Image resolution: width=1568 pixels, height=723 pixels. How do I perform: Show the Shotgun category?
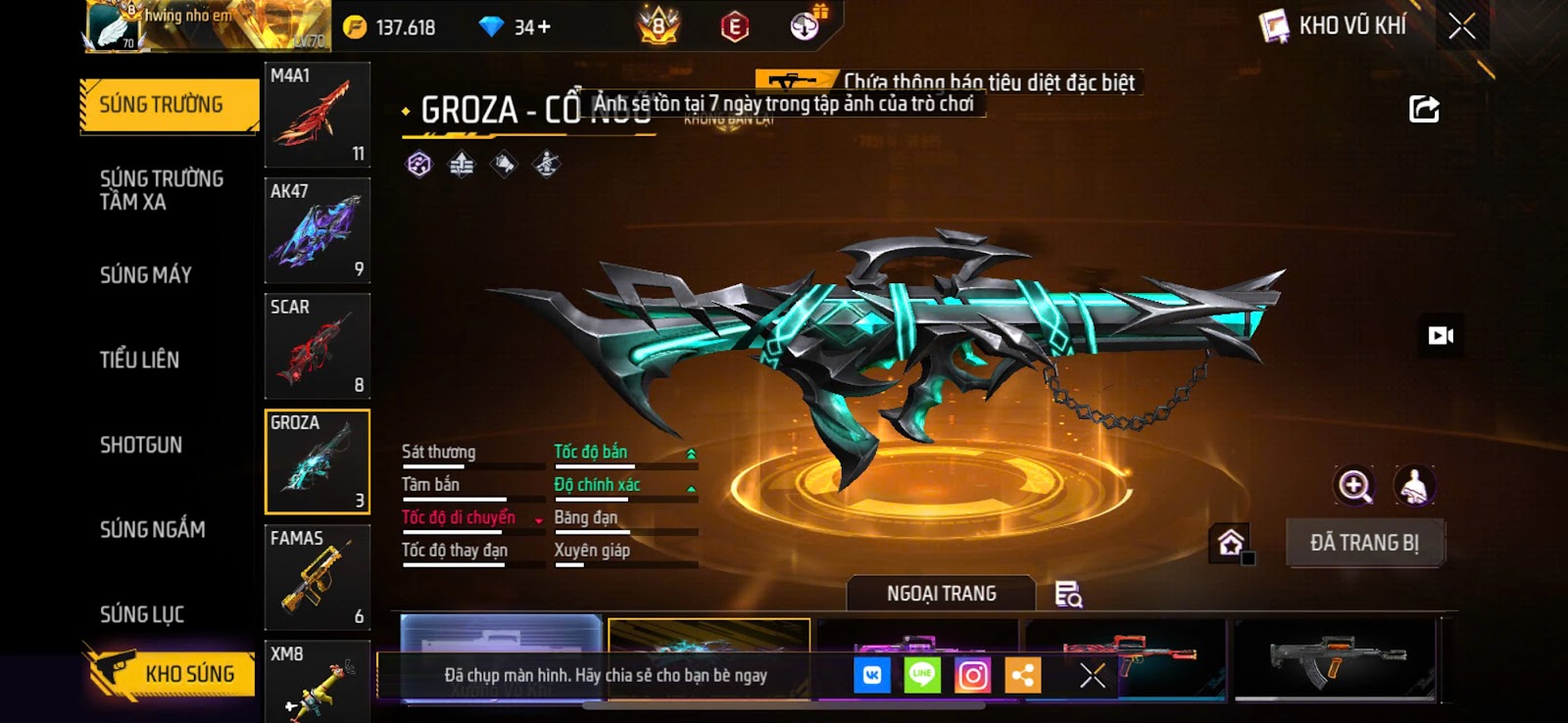(141, 445)
